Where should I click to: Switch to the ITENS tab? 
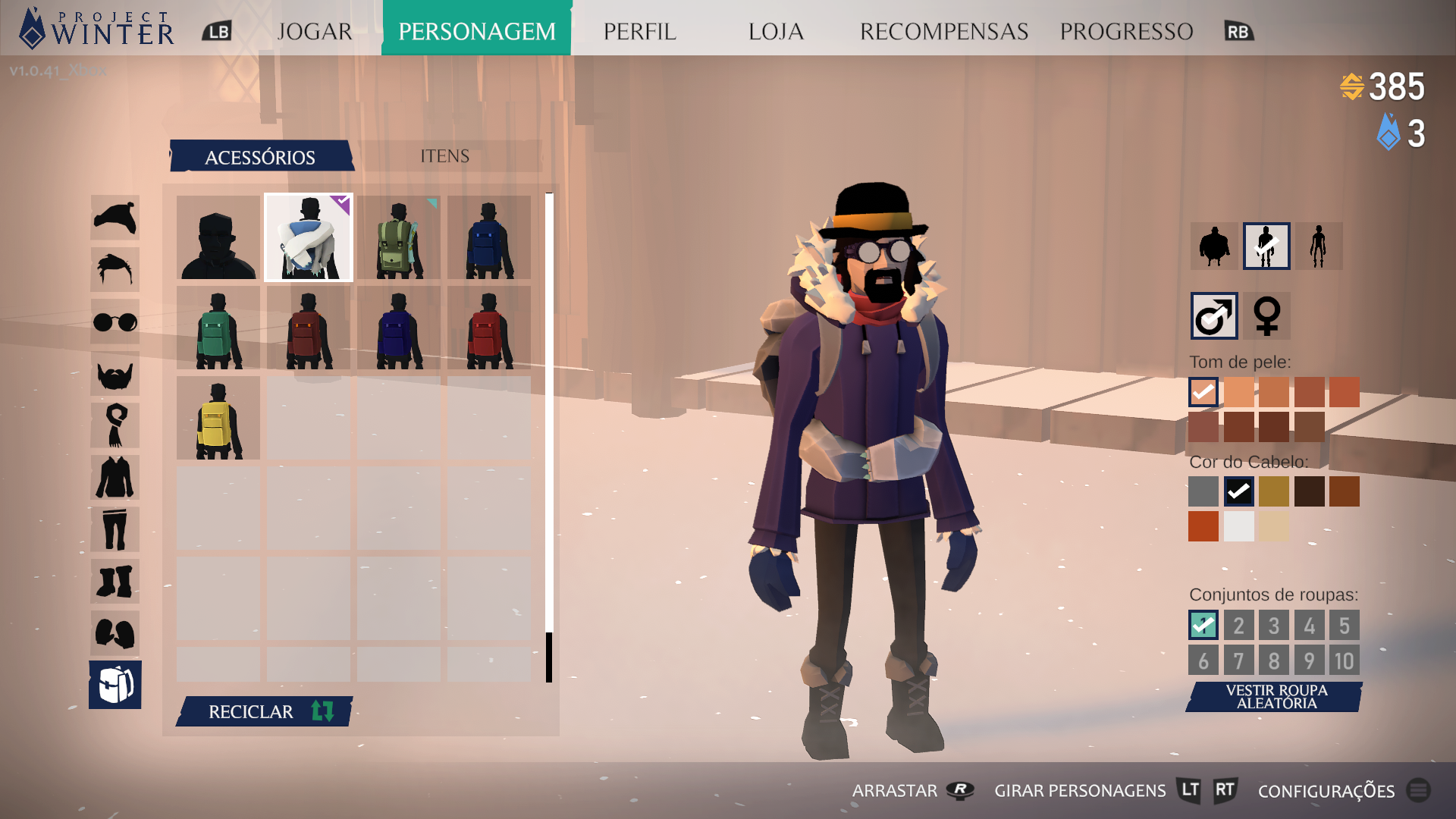pos(444,155)
